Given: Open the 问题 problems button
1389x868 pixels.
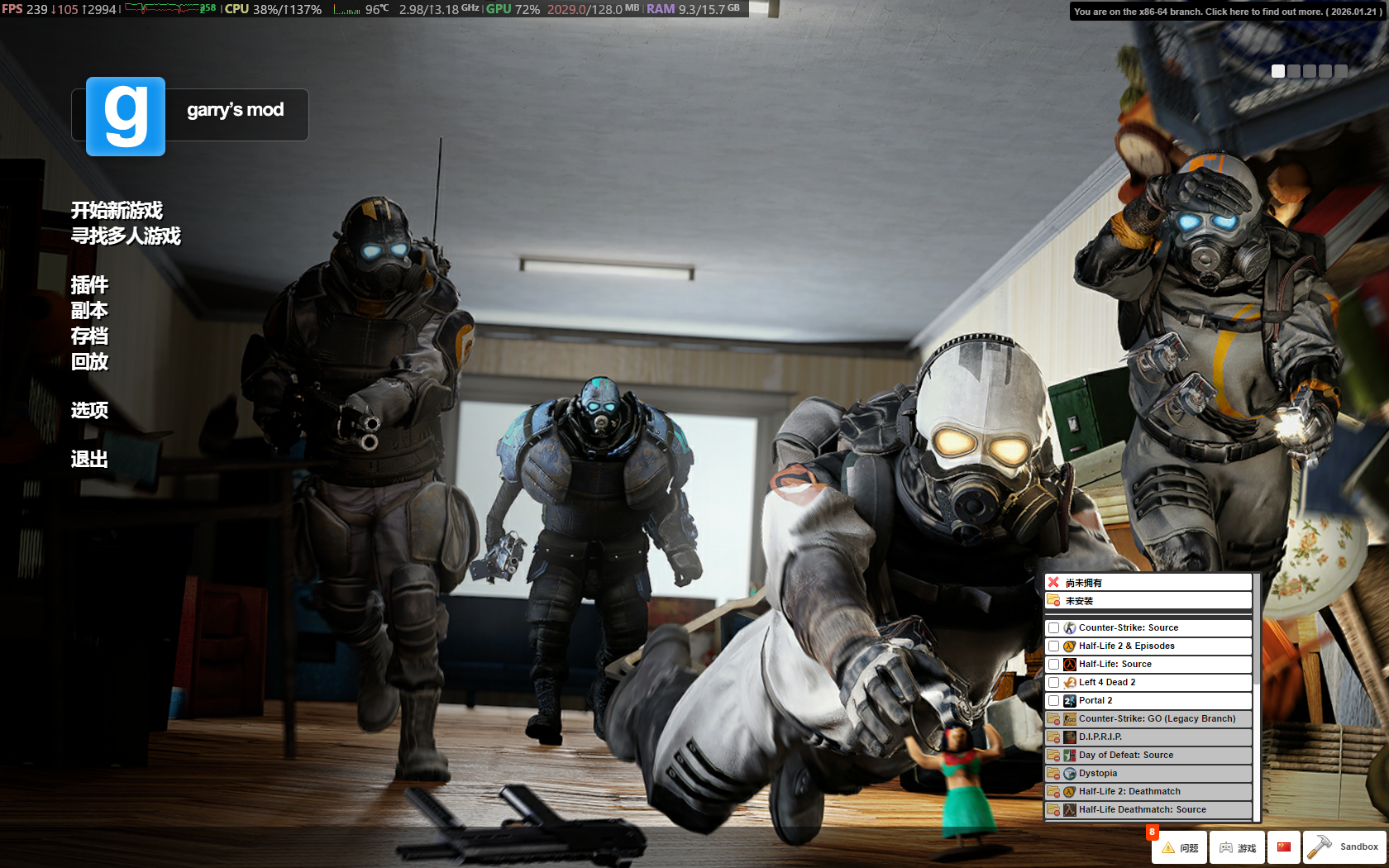Looking at the screenshot, I should pos(1180,847).
